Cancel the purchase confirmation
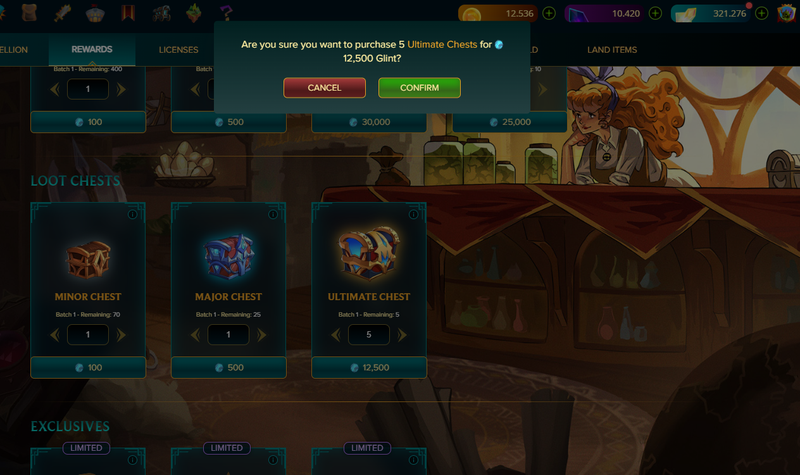This screenshot has height=475, width=800. pyautogui.click(x=324, y=88)
